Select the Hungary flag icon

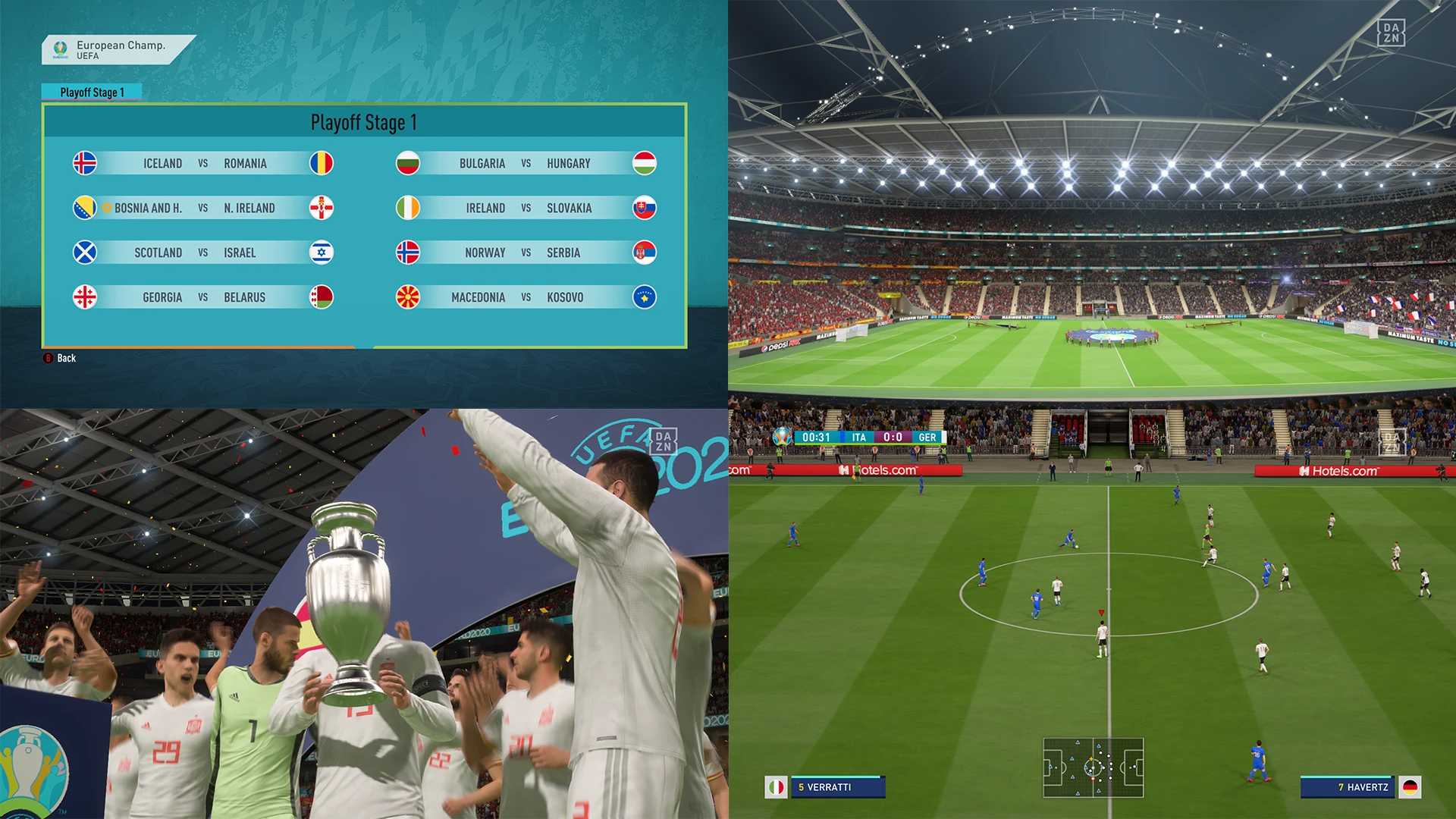pyautogui.click(x=644, y=163)
